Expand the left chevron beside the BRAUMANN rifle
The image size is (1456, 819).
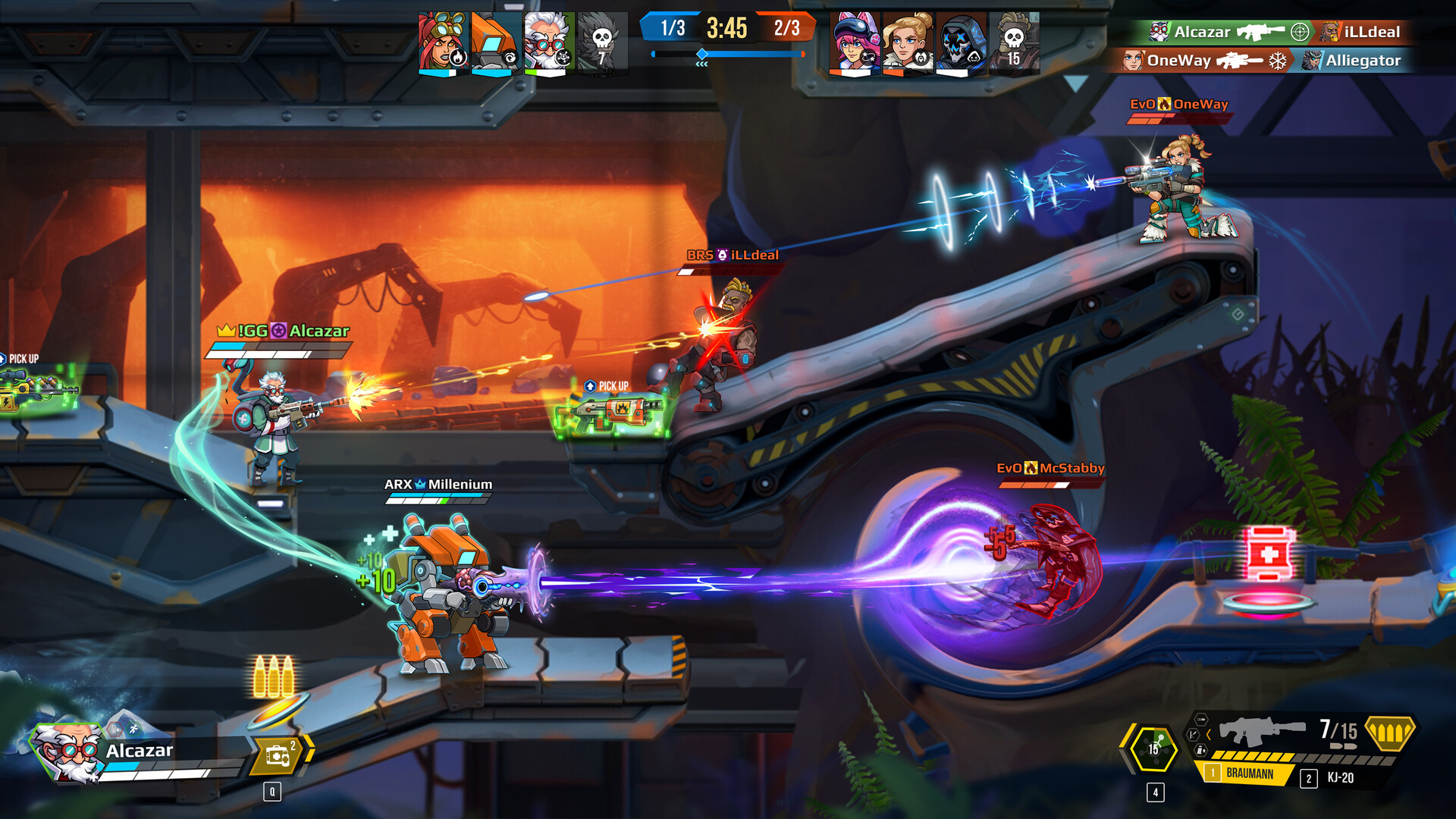(x=1208, y=733)
